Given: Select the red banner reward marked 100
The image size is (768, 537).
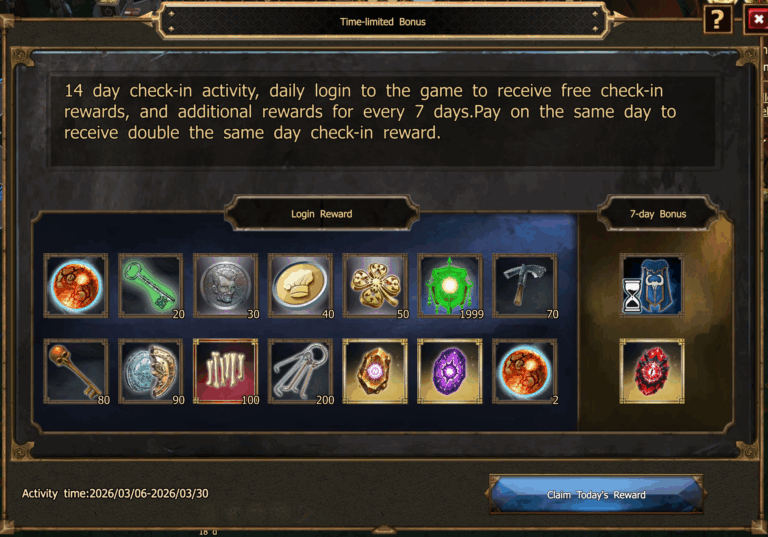Looking at the screenshot, I should coord(225,371).
